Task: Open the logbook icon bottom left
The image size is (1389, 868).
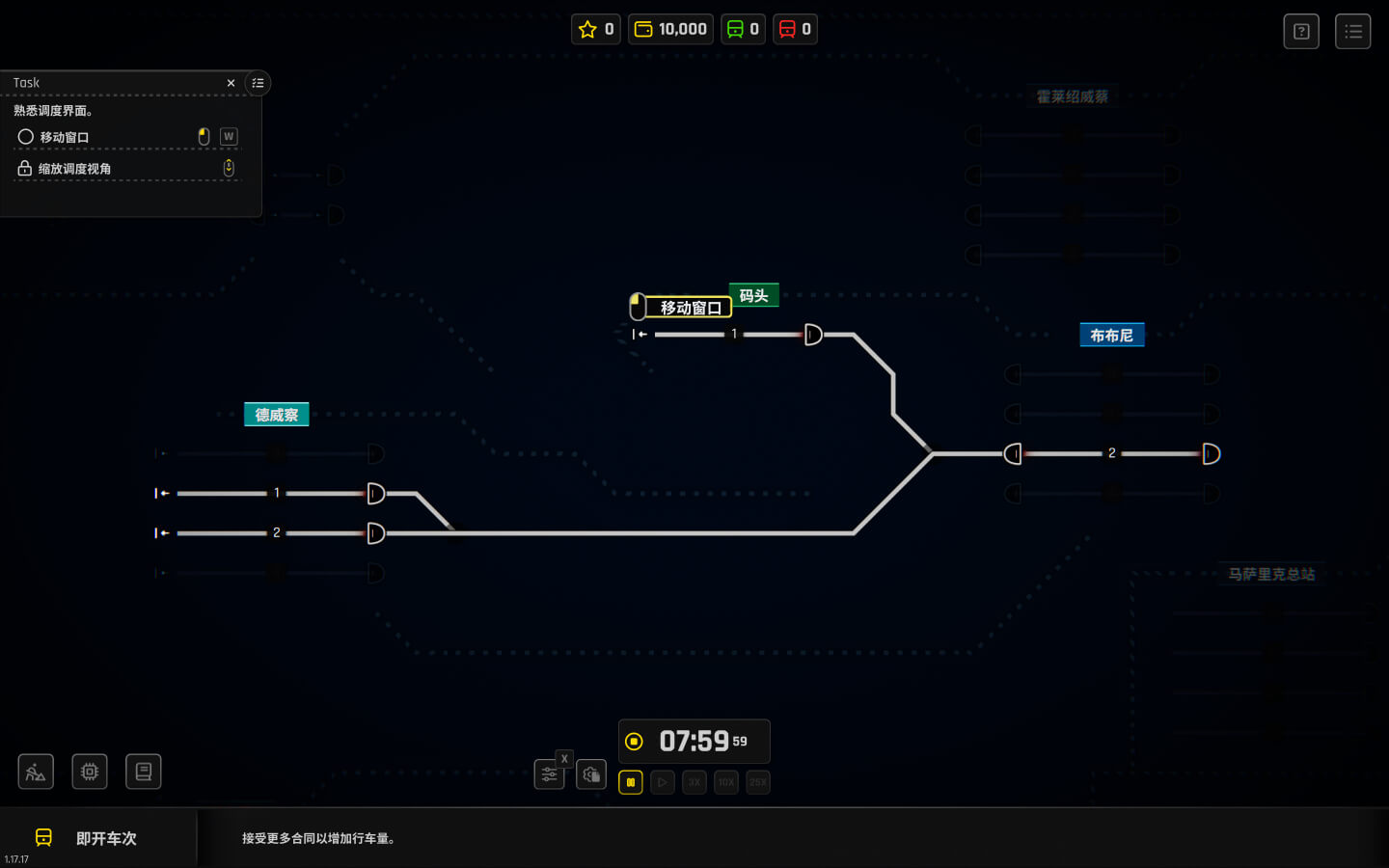Action: 144,772
